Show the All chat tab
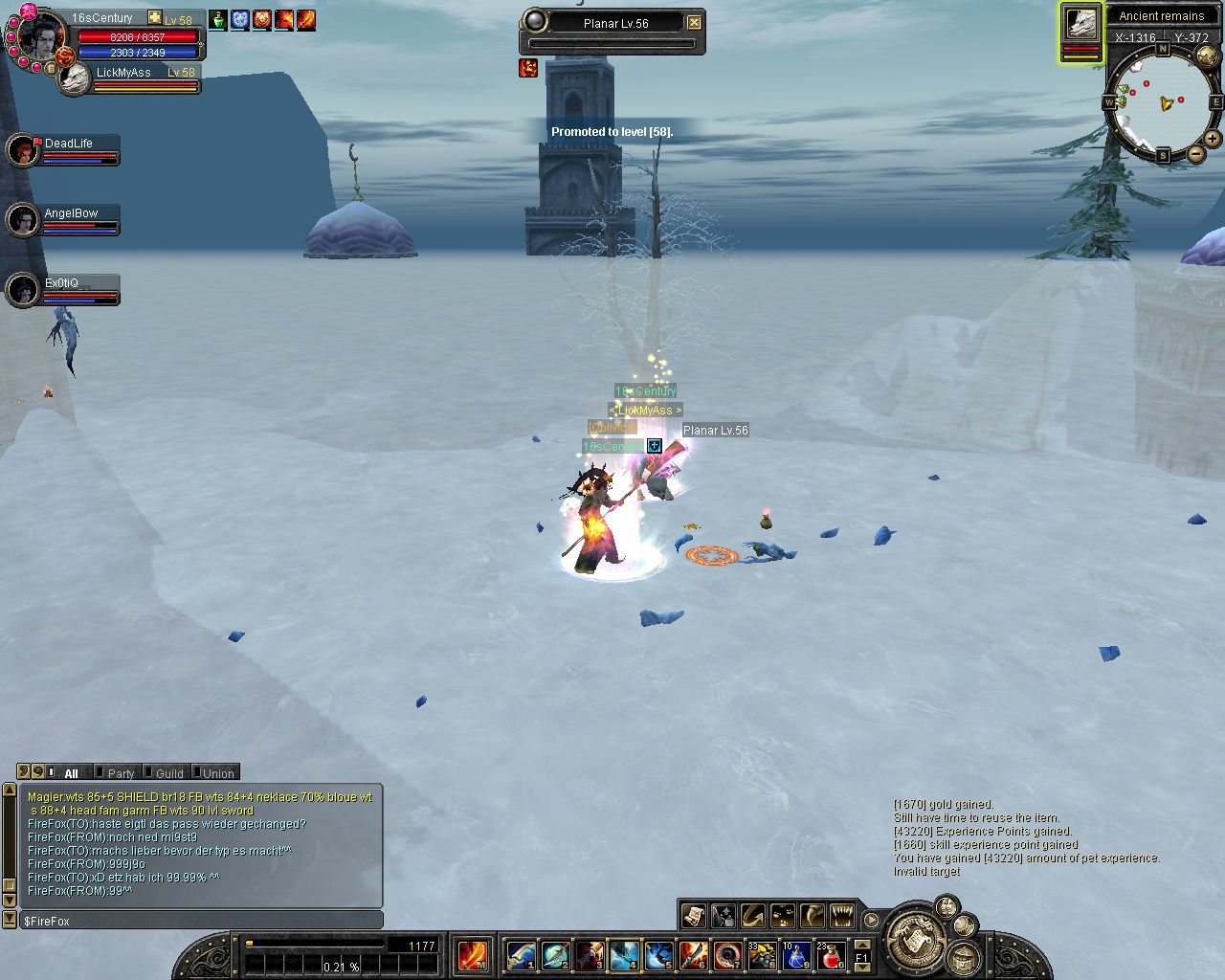This screenshot has width=1225, height=980. [x=71, y=773]
